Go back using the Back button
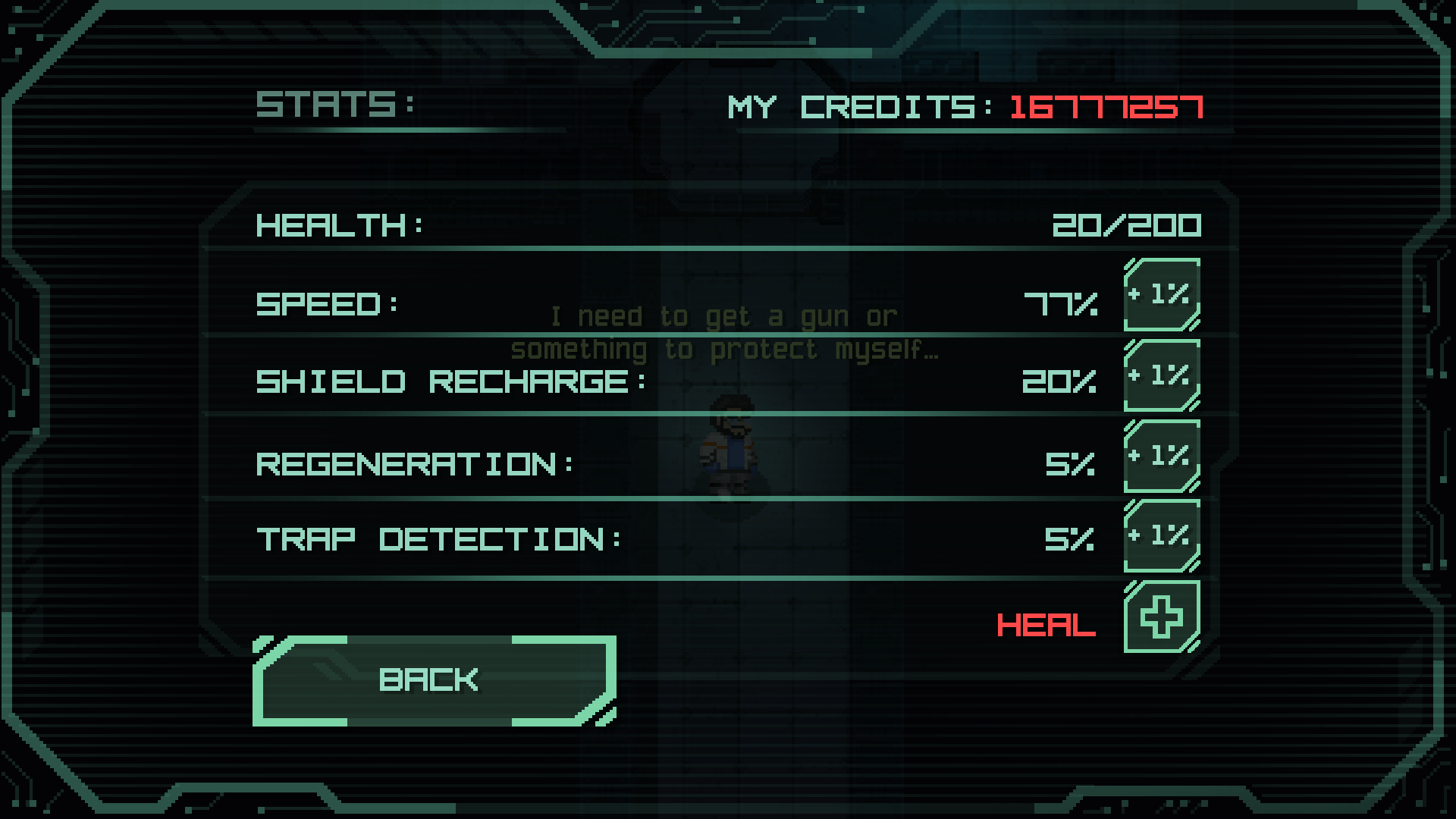The image size is (1456, 819). [434, 680]
